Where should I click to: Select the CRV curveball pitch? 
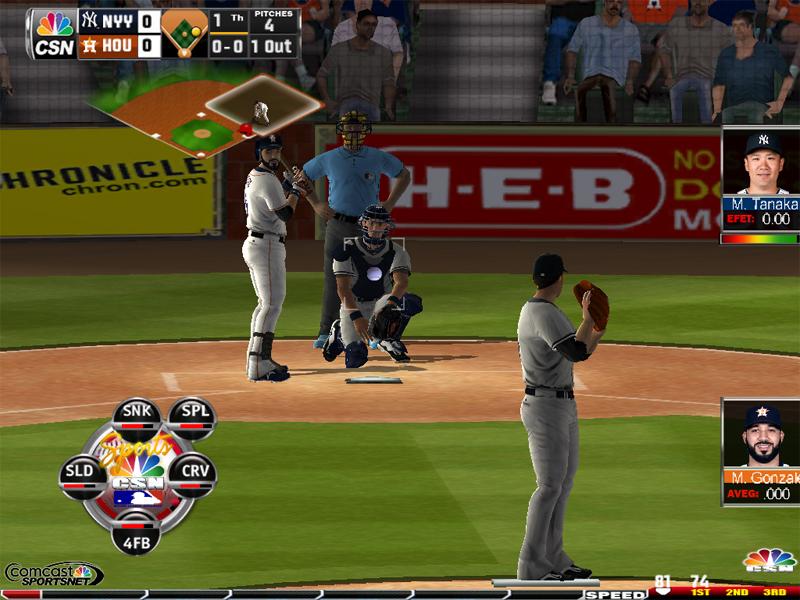pyautogui.click(x=191, y=472)
